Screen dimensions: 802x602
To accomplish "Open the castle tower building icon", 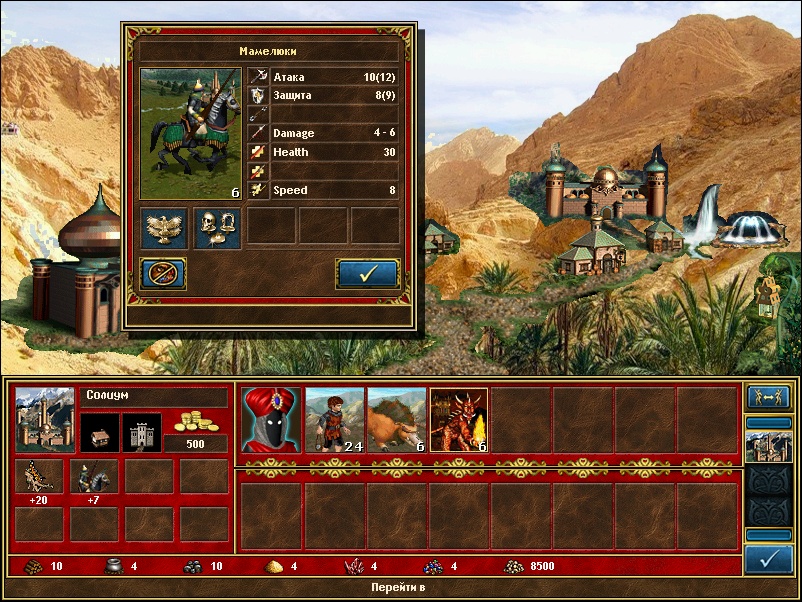I will coord(141,432).
